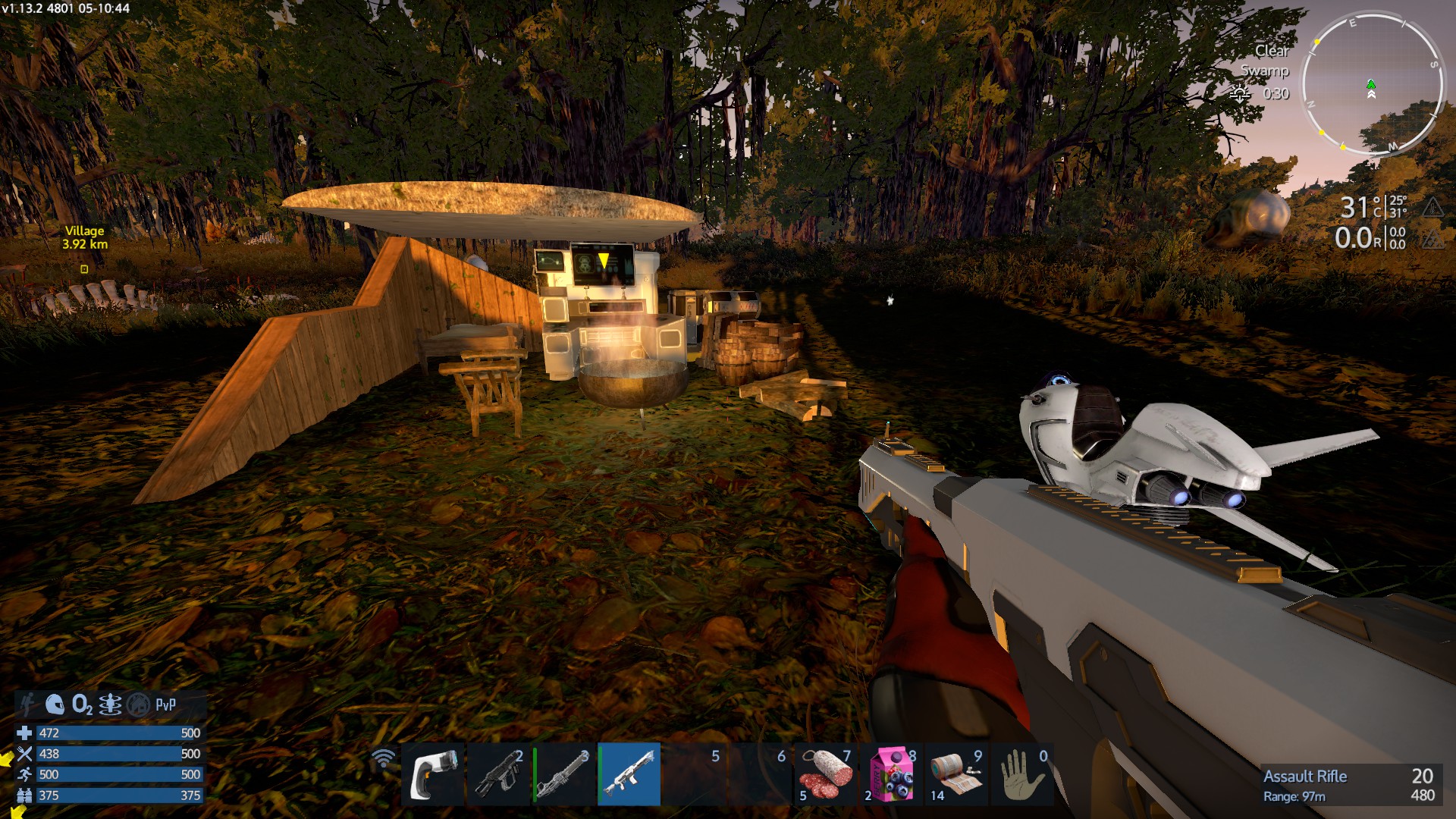
Task: Click the Village waypoint marker
Action: click(x=84, y=269)
